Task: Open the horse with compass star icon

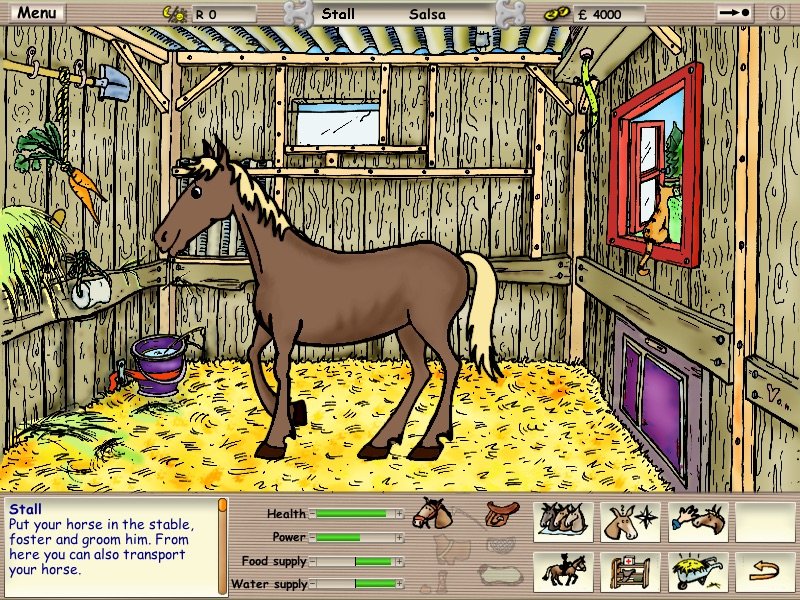Action: [632, 521]
